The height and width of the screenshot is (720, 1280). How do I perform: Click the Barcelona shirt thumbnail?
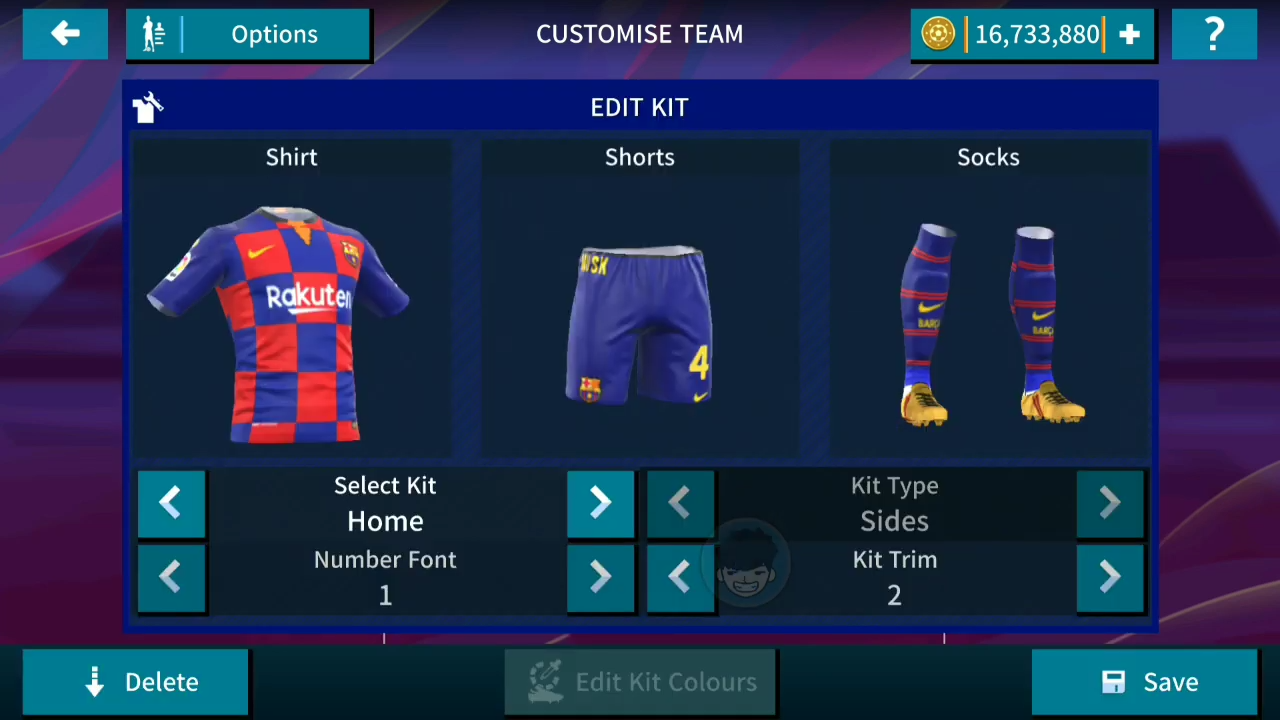[x=291, y=320]
